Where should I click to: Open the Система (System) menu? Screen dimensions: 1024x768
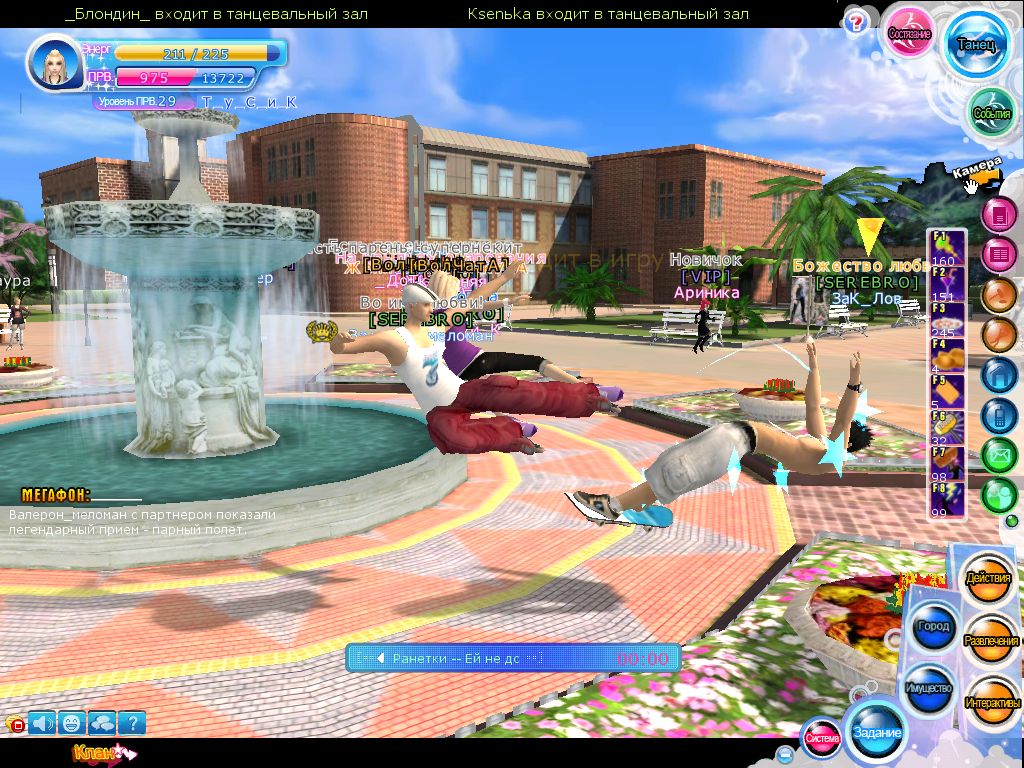(822, 738)
